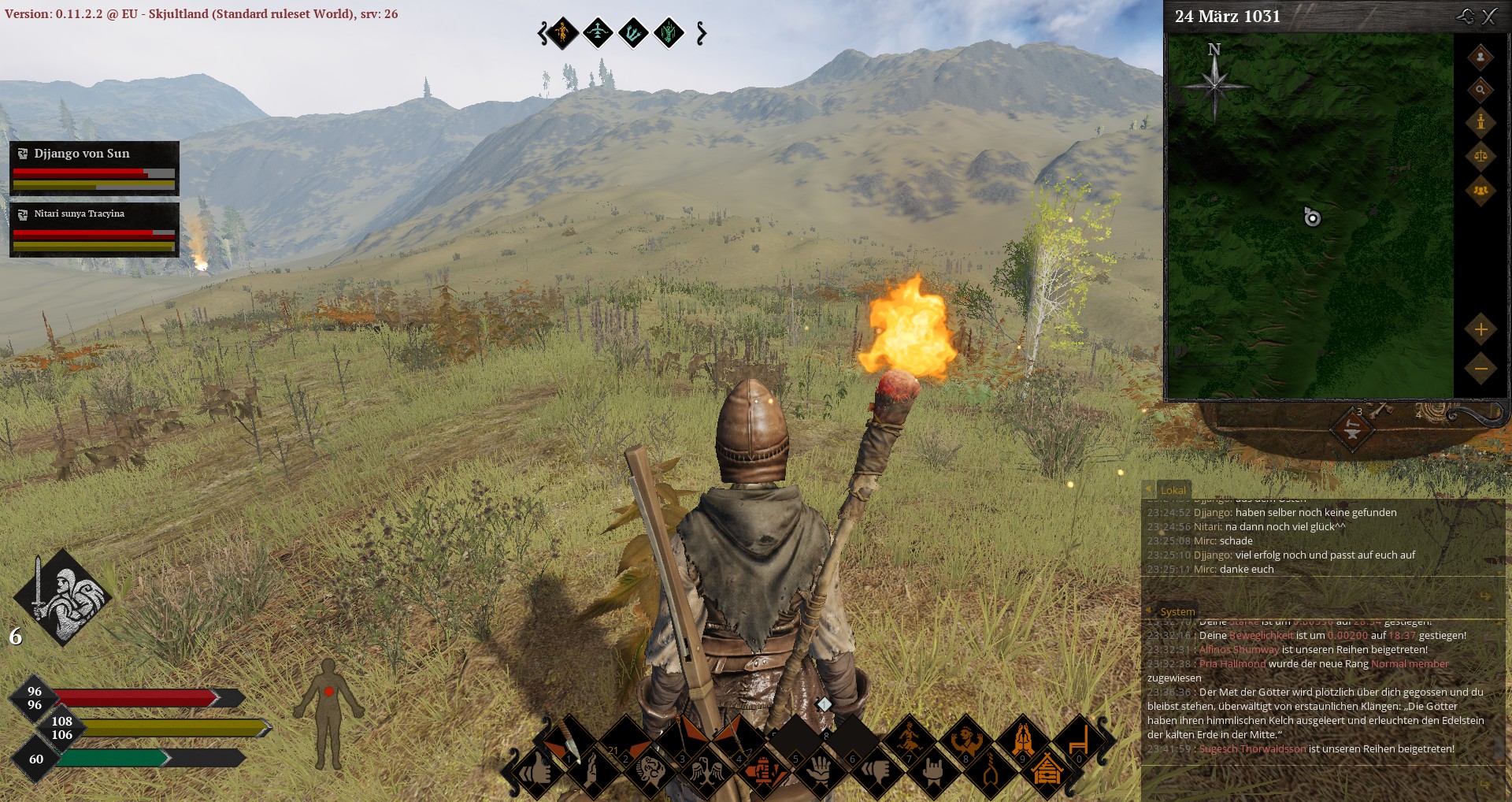Click the magnifying glass map search button
1512x802 pixels.
coord(1480,90)
